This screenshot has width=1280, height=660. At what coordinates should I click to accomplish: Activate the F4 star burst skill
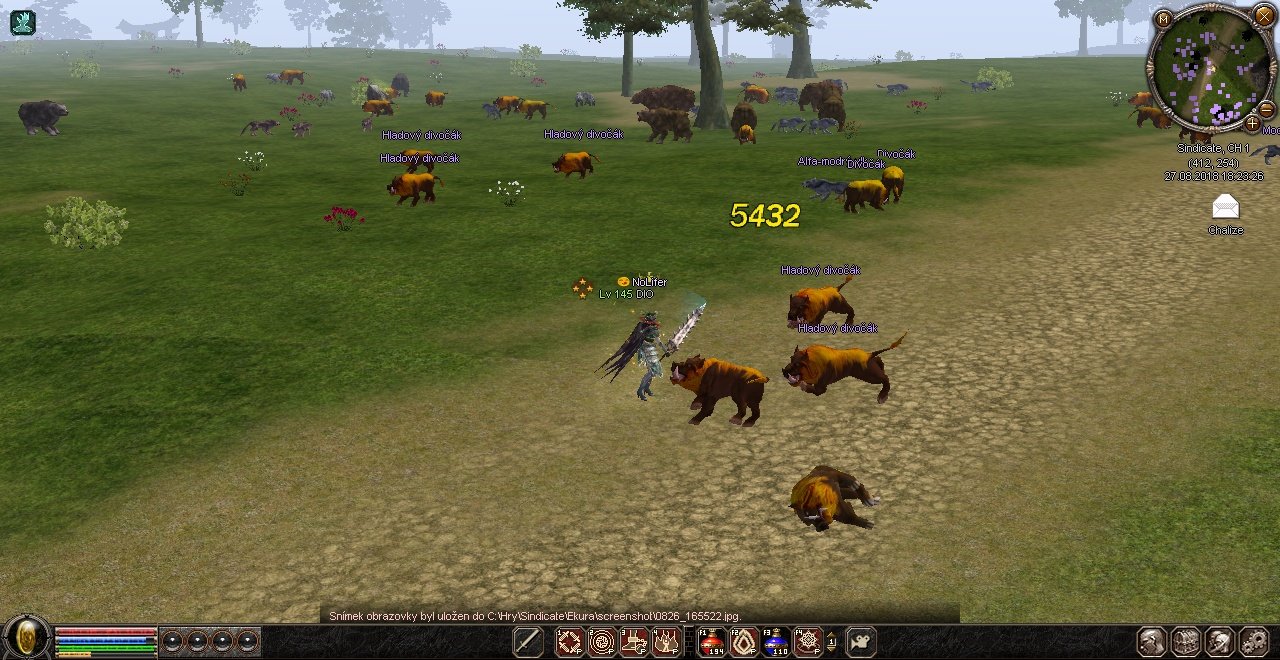click(807, 642)
